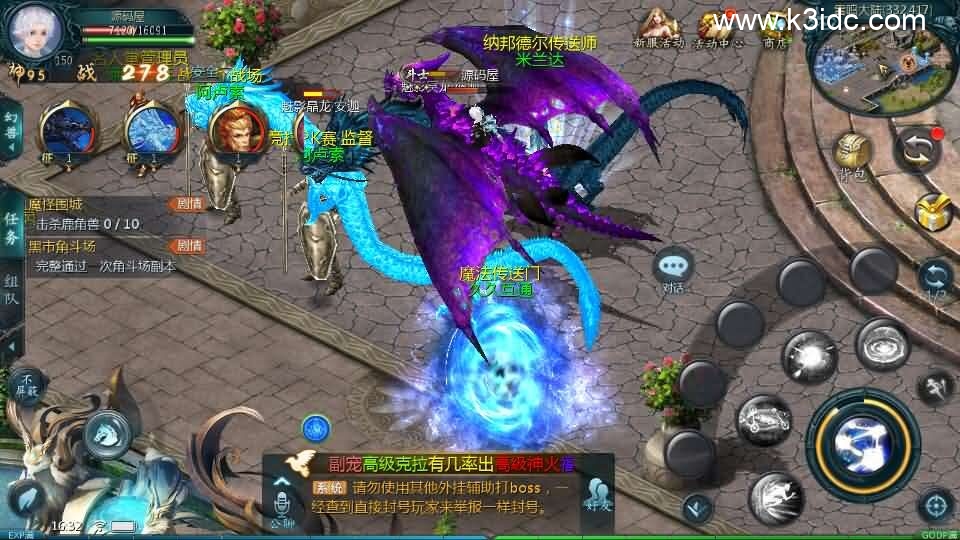Switch to the 组队 team tab
The height and width of the screenshot is (540, 960).
[x=11, y=289]
